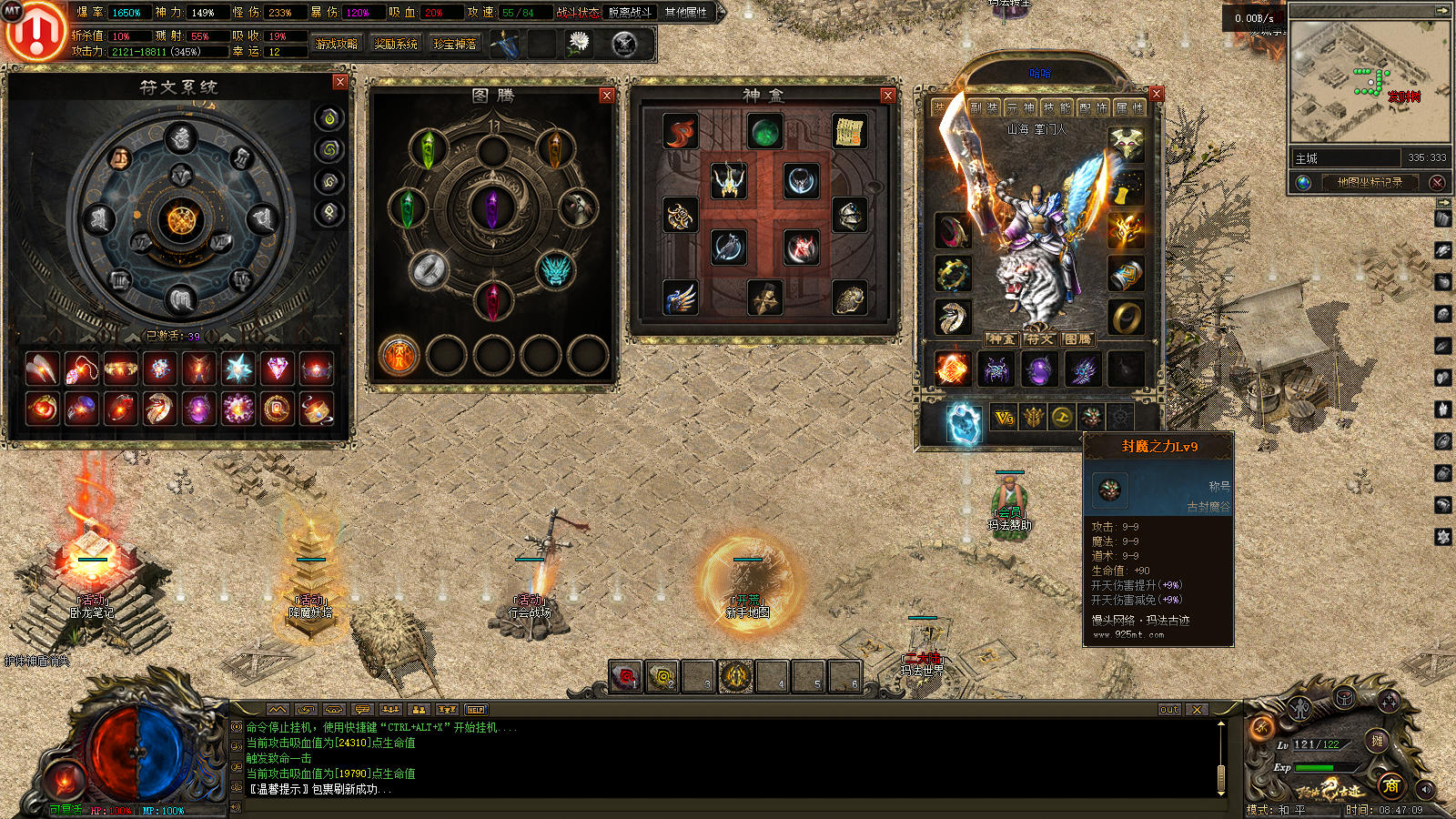
Task: Close the 神盒 box panel
Action: (x=887, y=96)
